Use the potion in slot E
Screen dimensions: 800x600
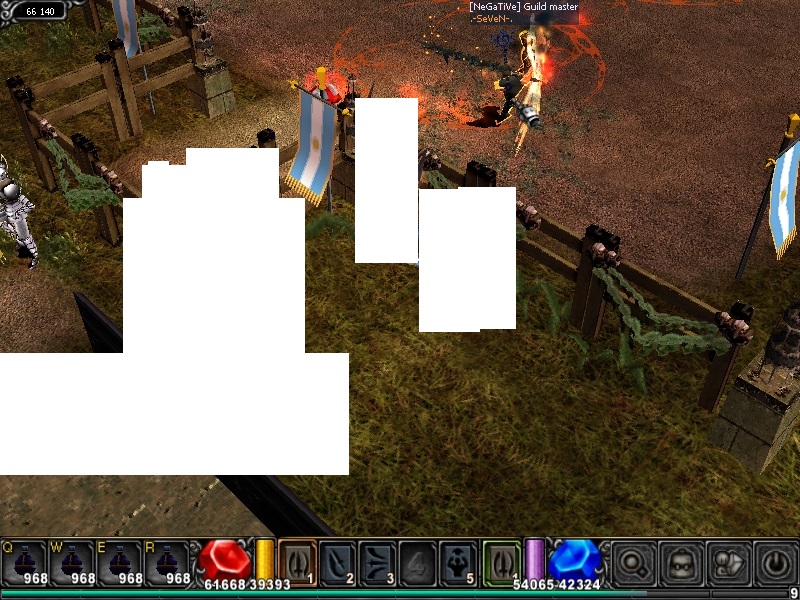point(120,562)
